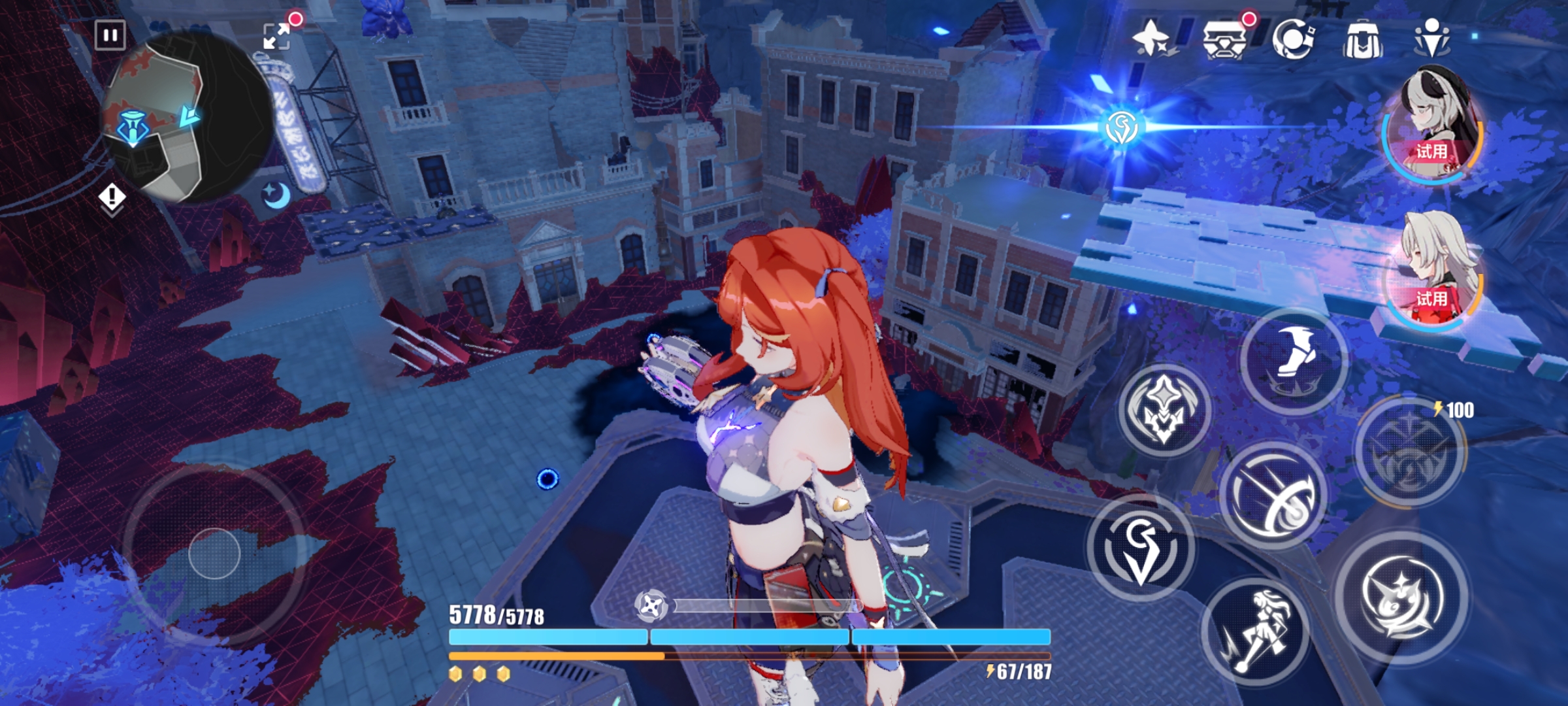This screenshot has height=706, width=1568.
Task: Open the circular minimap
Action: coord(186,118)
